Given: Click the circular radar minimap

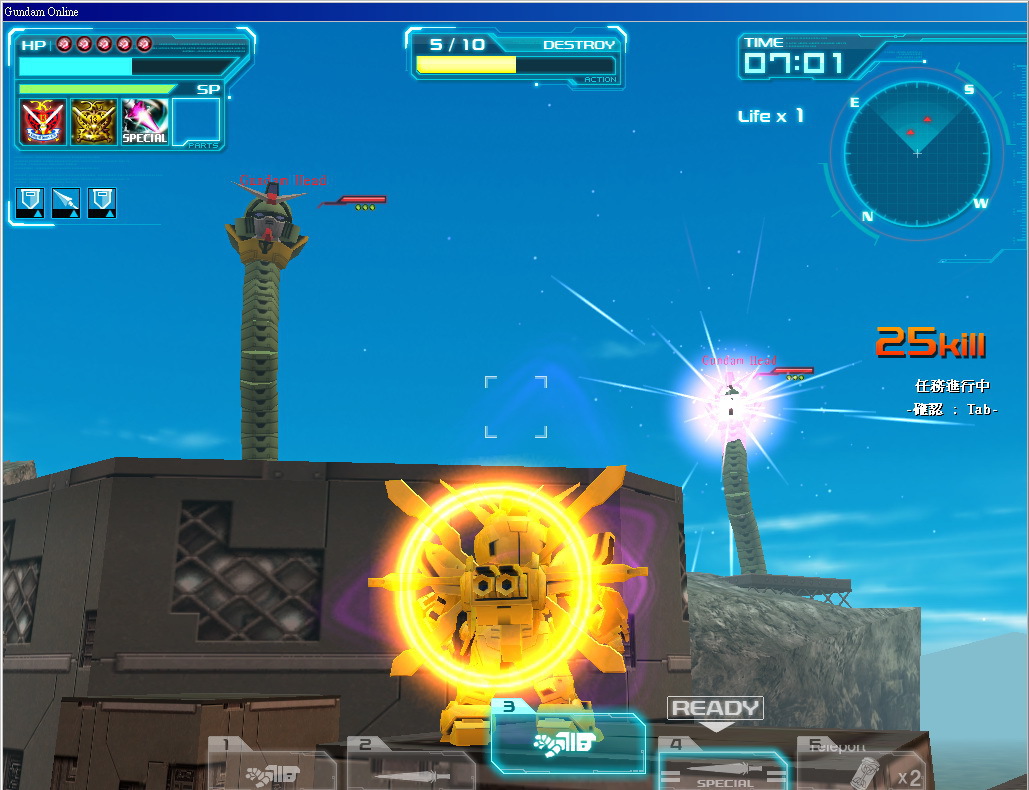Looking at the screenshot, I should pyautogui.click(x=917, y=153).
